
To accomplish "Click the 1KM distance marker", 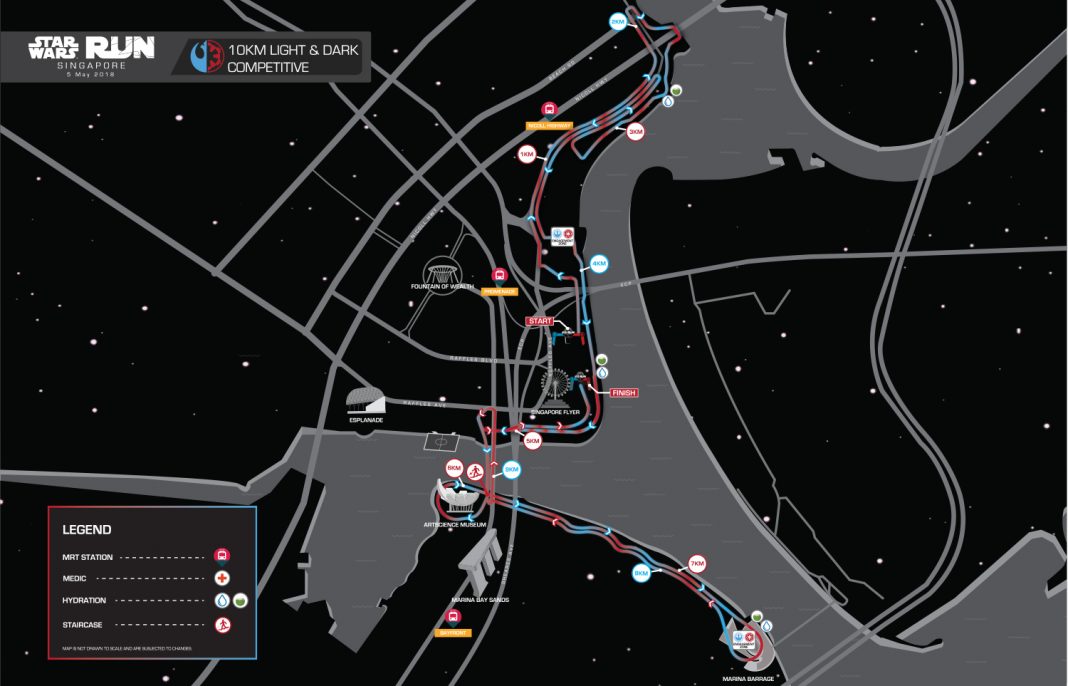I will [x=527, y=154].
